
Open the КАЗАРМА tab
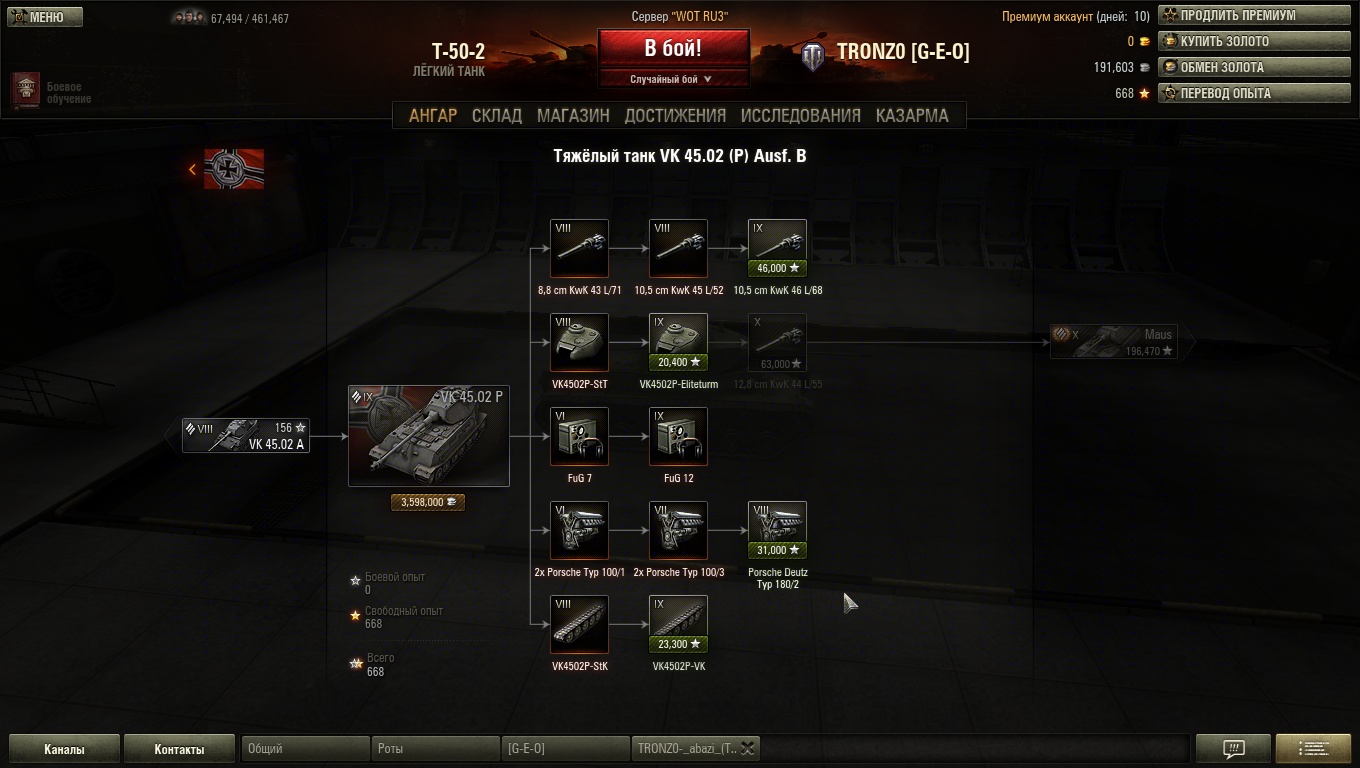912,115
